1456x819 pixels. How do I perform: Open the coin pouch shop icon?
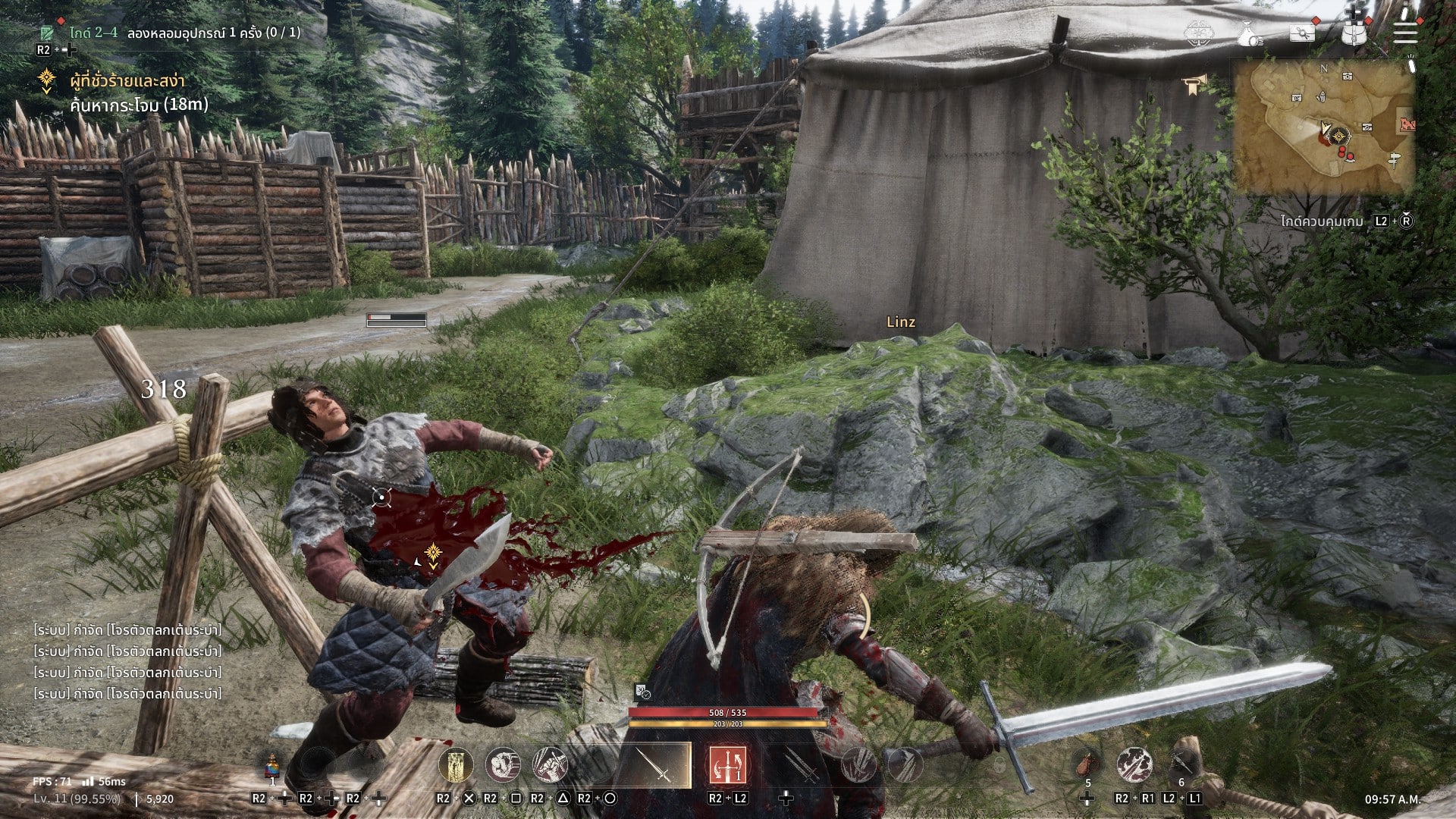tap(1250, 33)
